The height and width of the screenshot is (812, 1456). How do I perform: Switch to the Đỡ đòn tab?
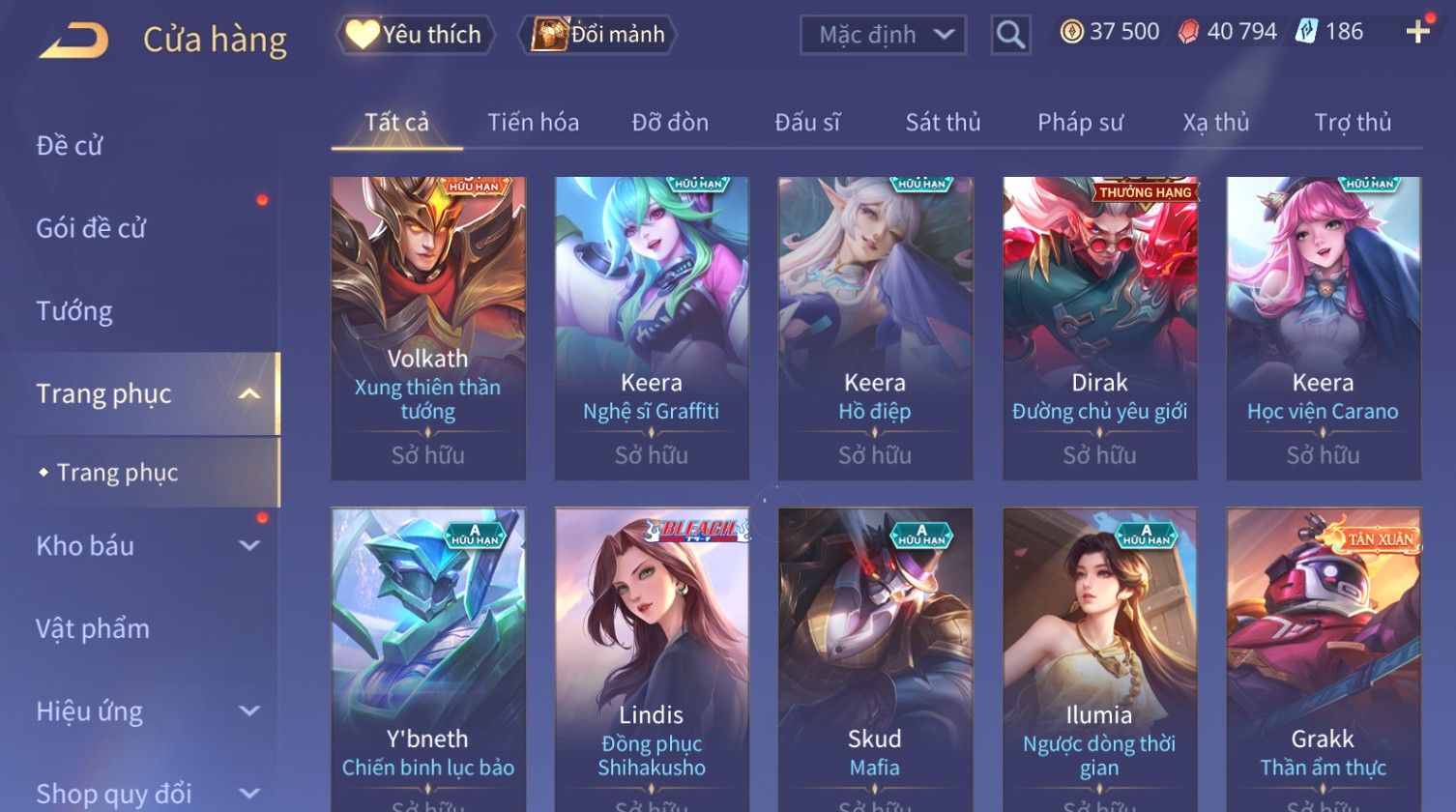[x=670, y=123]
